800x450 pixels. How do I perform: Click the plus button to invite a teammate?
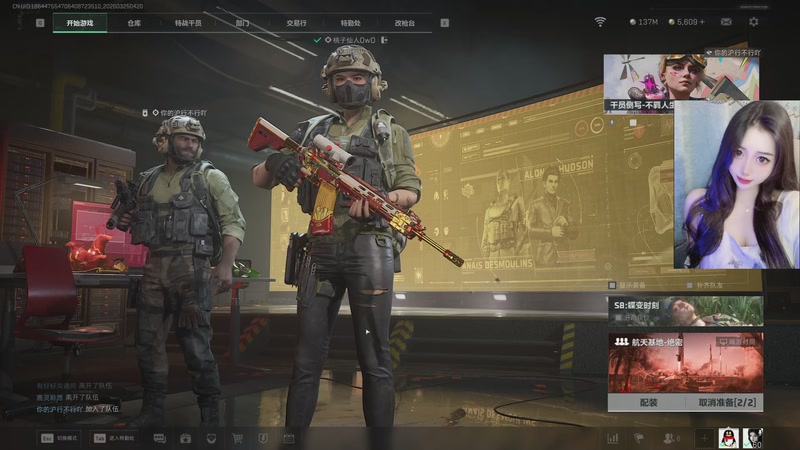pyautogui.click(x=704, y=438)
